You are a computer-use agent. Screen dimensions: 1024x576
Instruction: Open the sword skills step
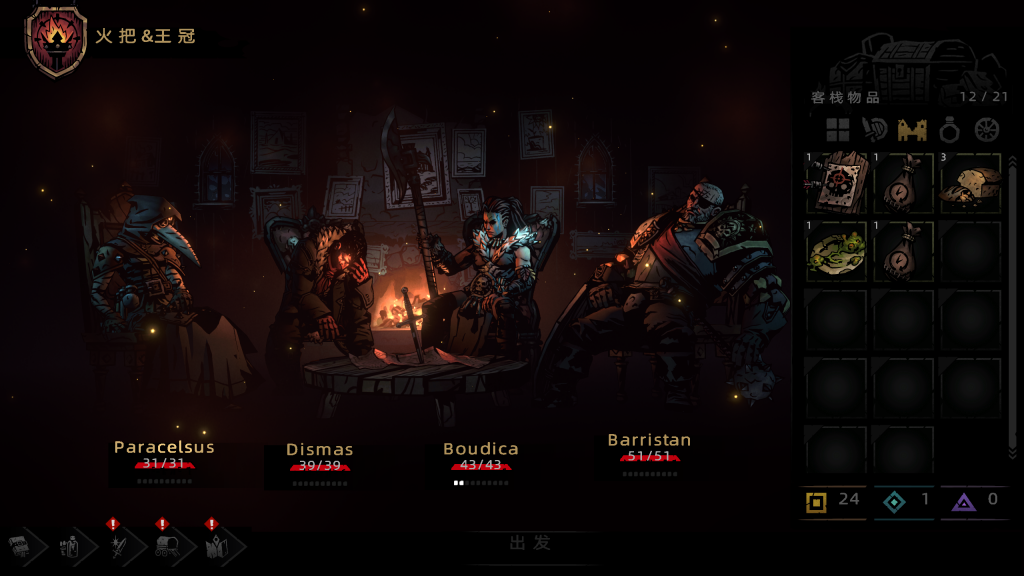click(x=119, y=546)
